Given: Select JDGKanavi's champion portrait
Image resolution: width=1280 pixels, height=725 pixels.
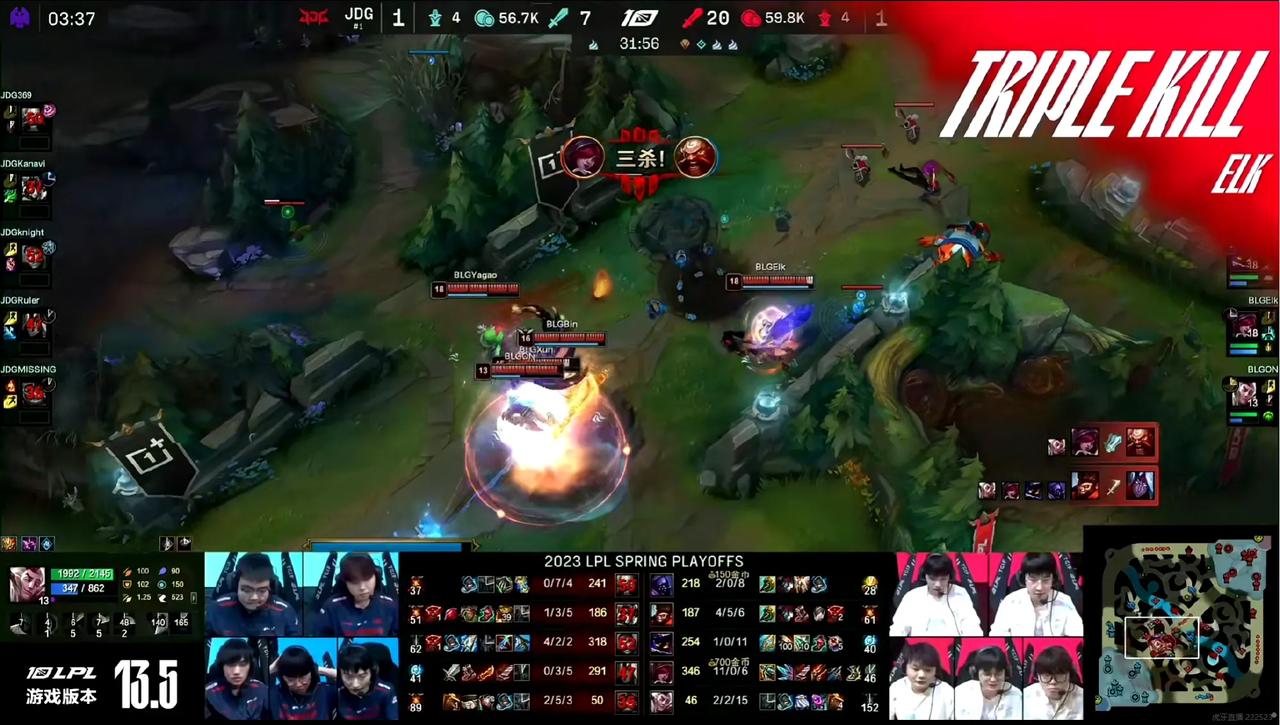Looking at the screenshot, I should tap(33, 186).
